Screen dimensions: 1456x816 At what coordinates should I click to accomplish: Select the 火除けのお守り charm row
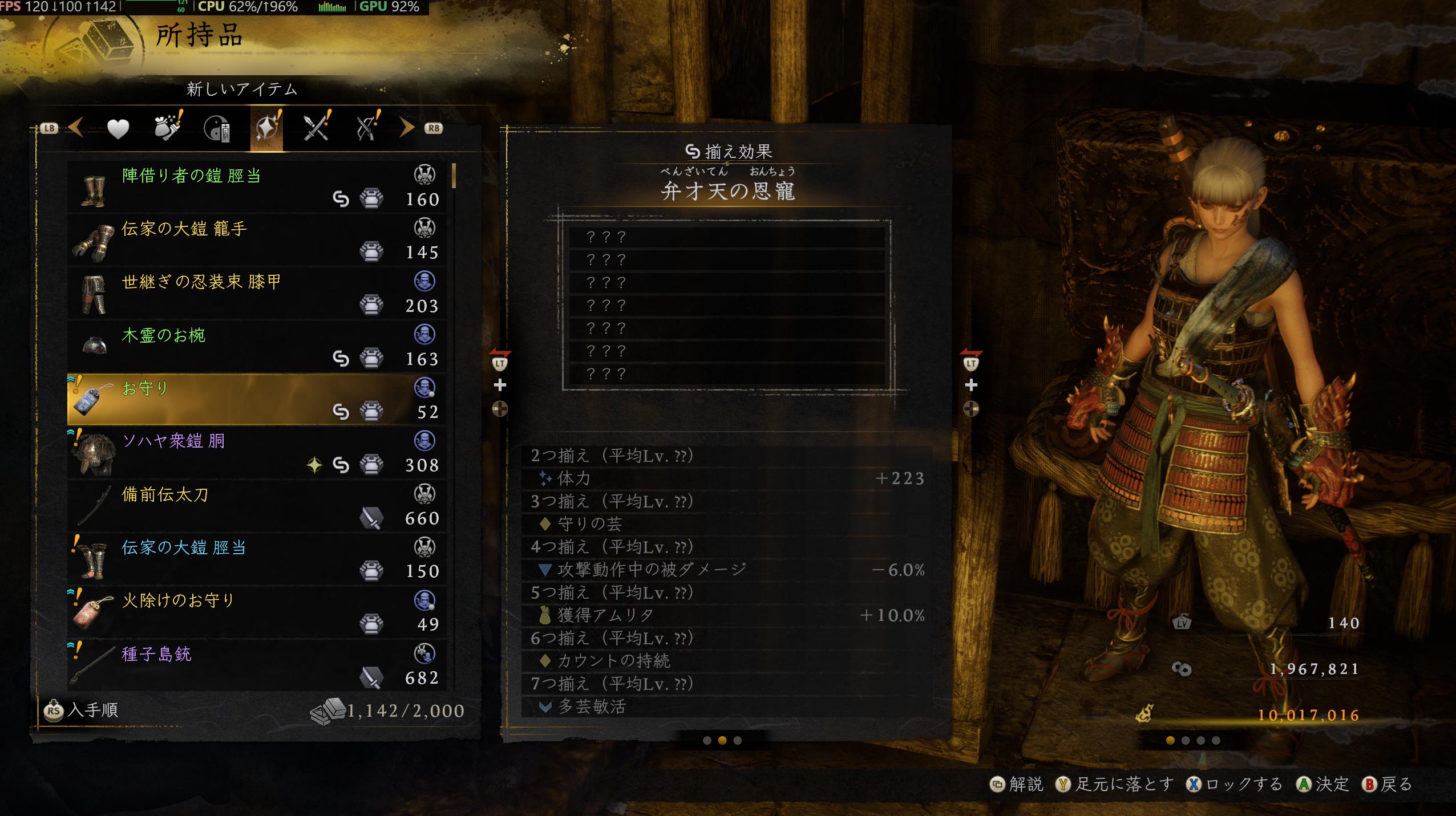click(257, 611)
